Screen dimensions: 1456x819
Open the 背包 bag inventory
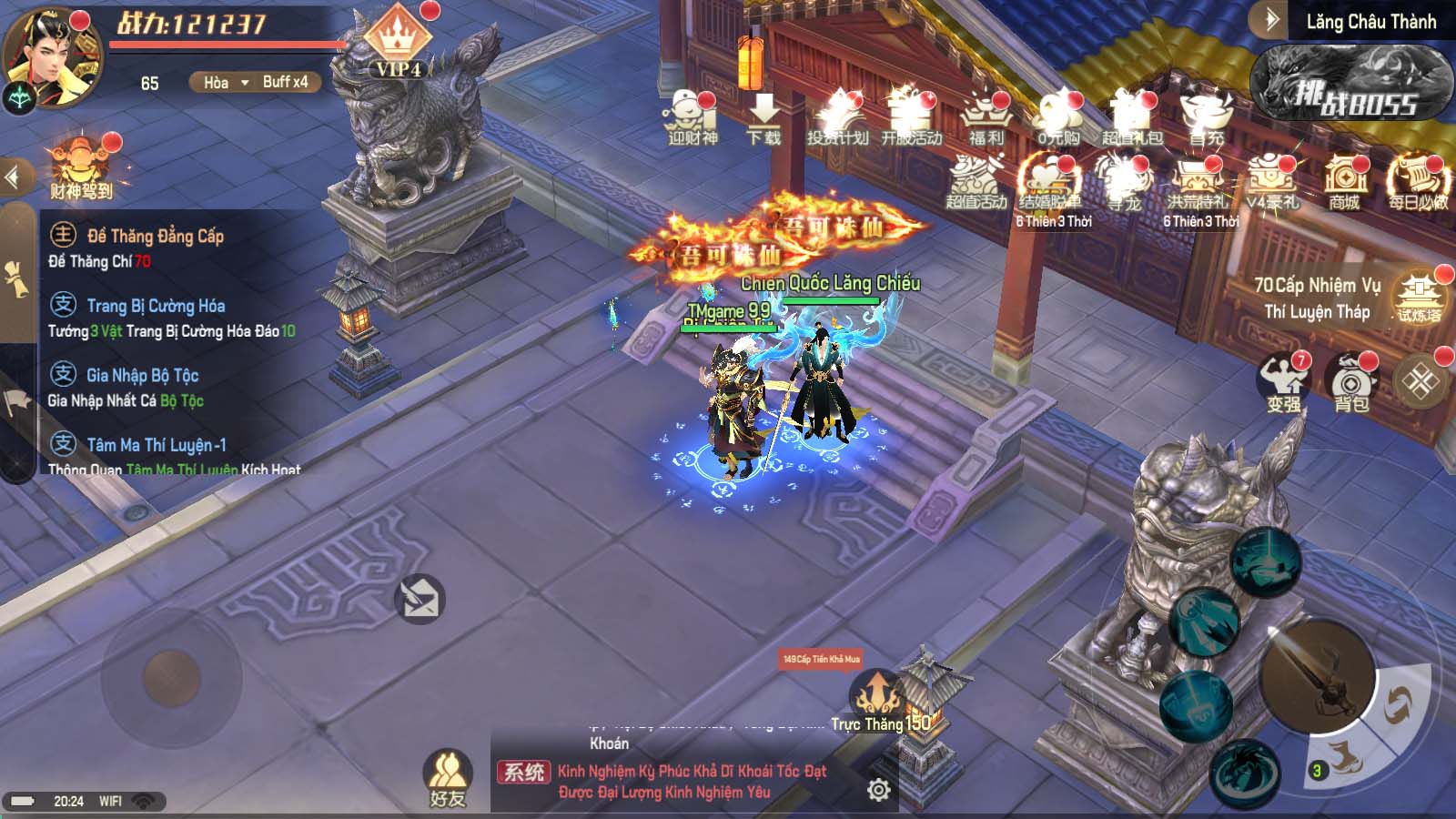[1351, 381]
